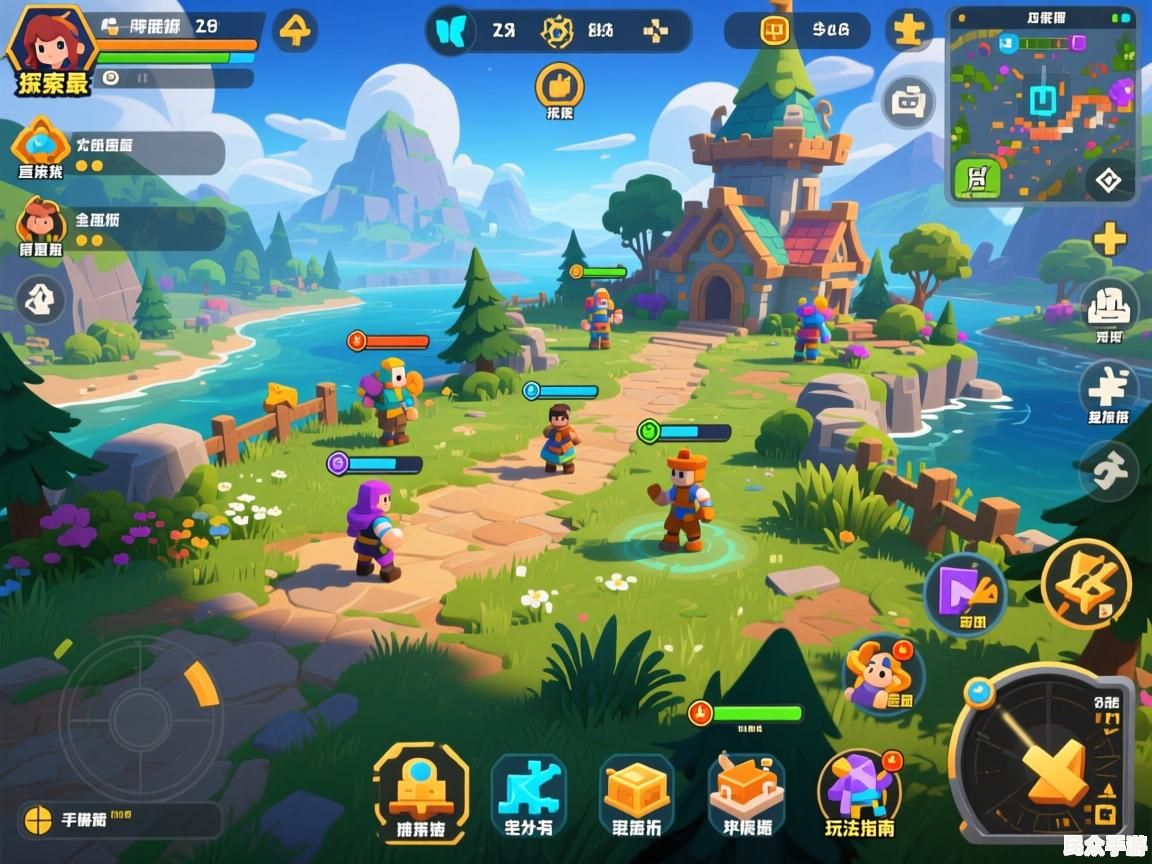Open the blue gem shield entry
The height and width of the screenshot is (864, 1152).
(41, 146)
